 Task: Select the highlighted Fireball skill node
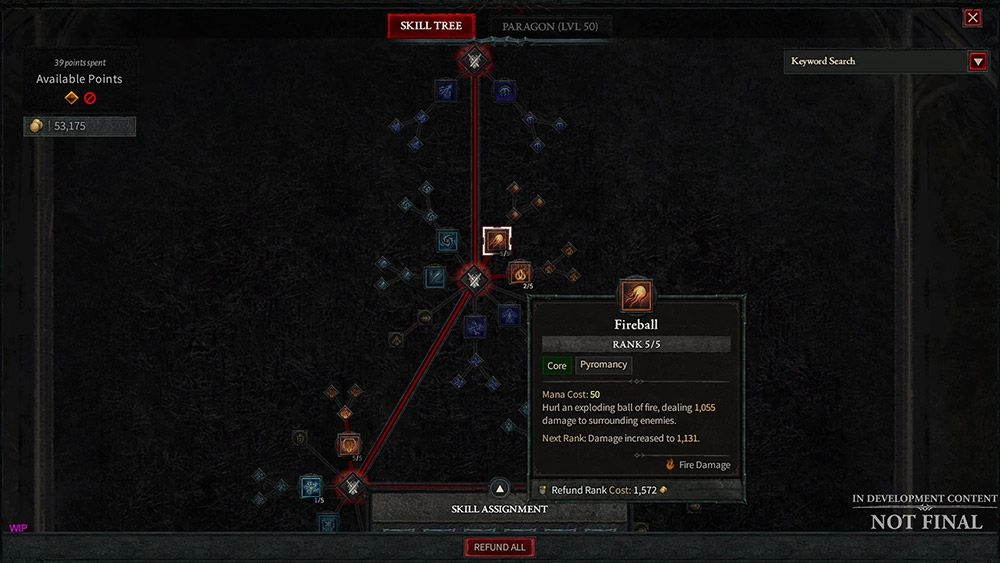coord(497,241)
